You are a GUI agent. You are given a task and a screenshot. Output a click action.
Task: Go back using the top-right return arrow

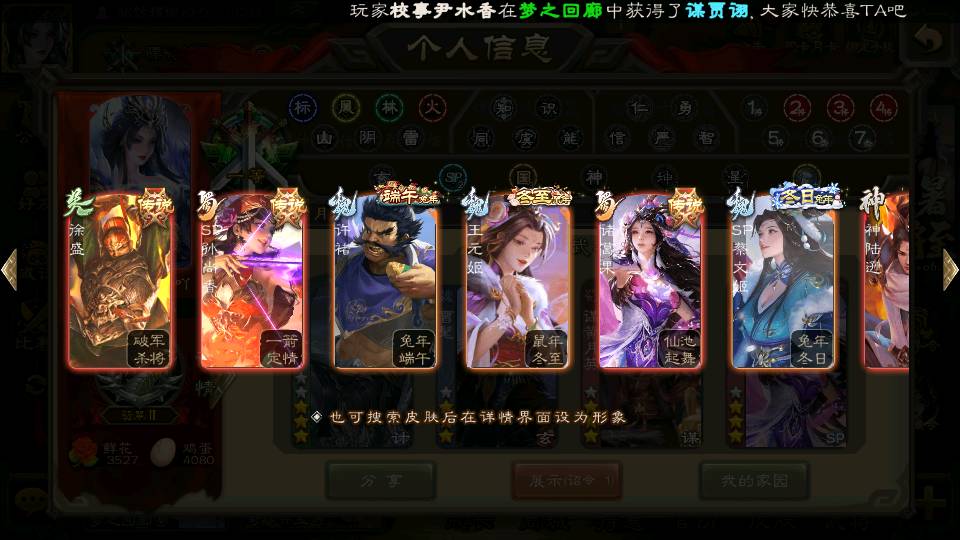click(930, 40)
